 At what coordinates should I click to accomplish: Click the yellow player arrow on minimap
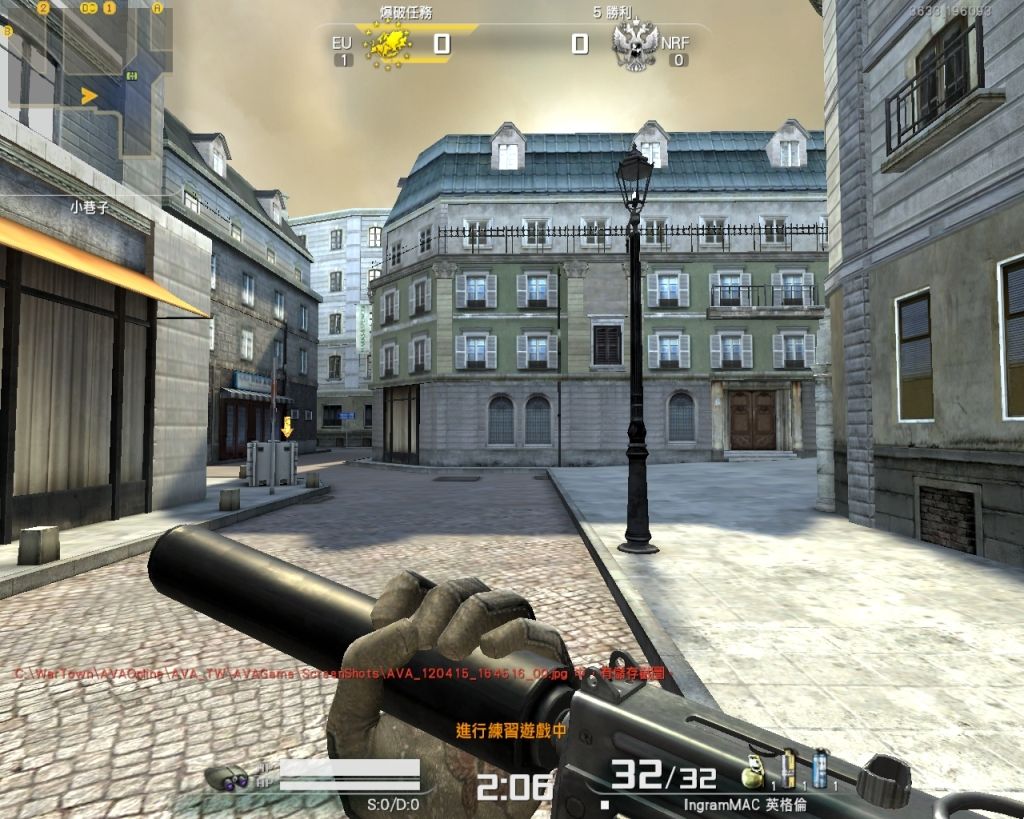89,96
